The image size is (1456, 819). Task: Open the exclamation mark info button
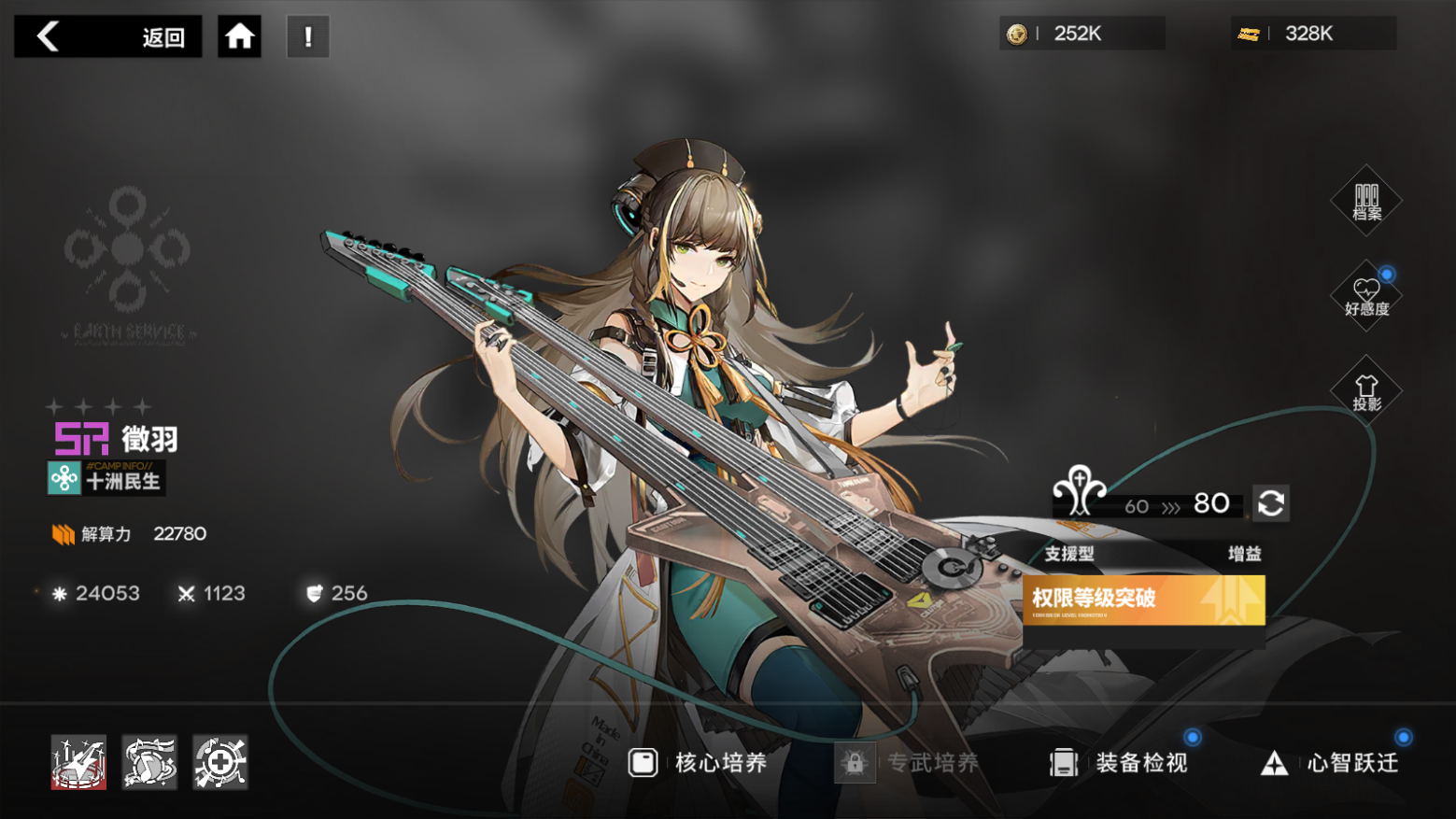[x=308, y=36]
